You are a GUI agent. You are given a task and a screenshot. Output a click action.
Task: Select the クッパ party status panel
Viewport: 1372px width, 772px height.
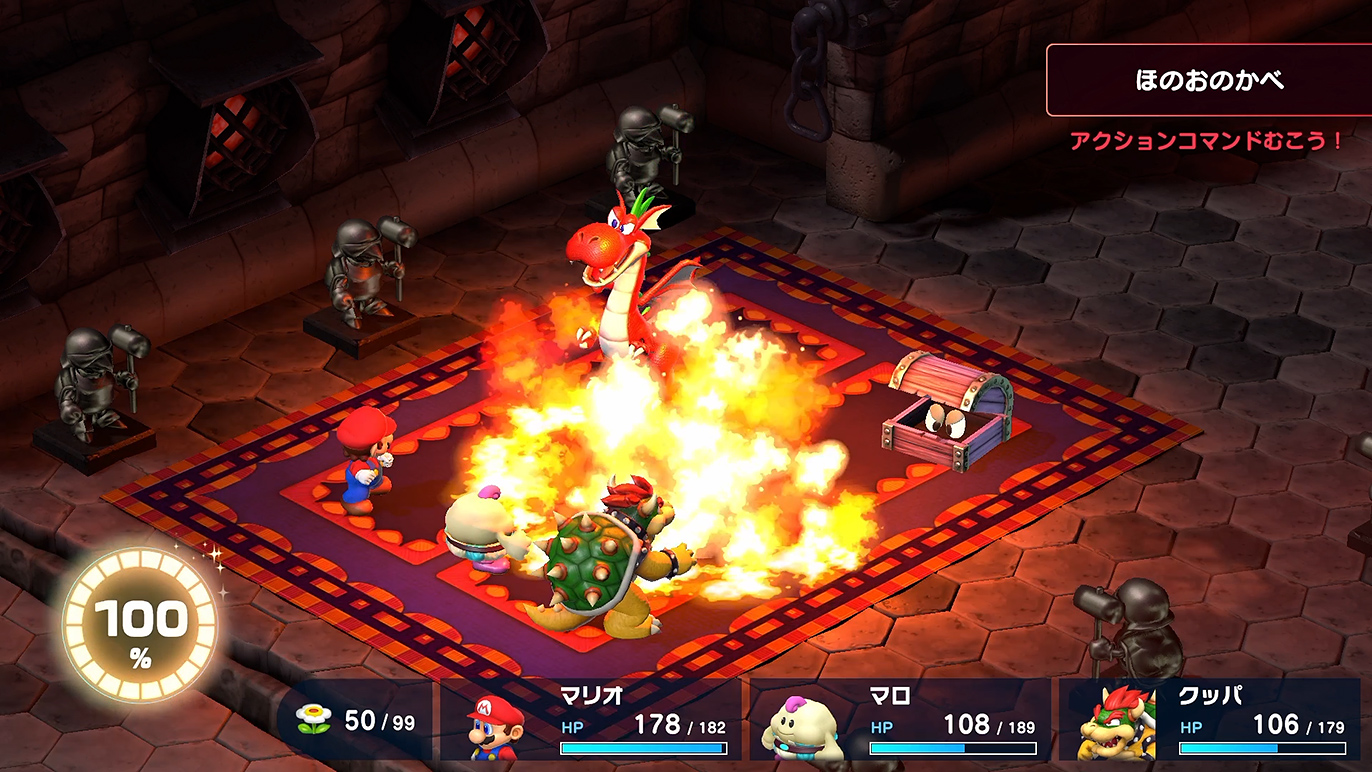tap(1210, 720)
